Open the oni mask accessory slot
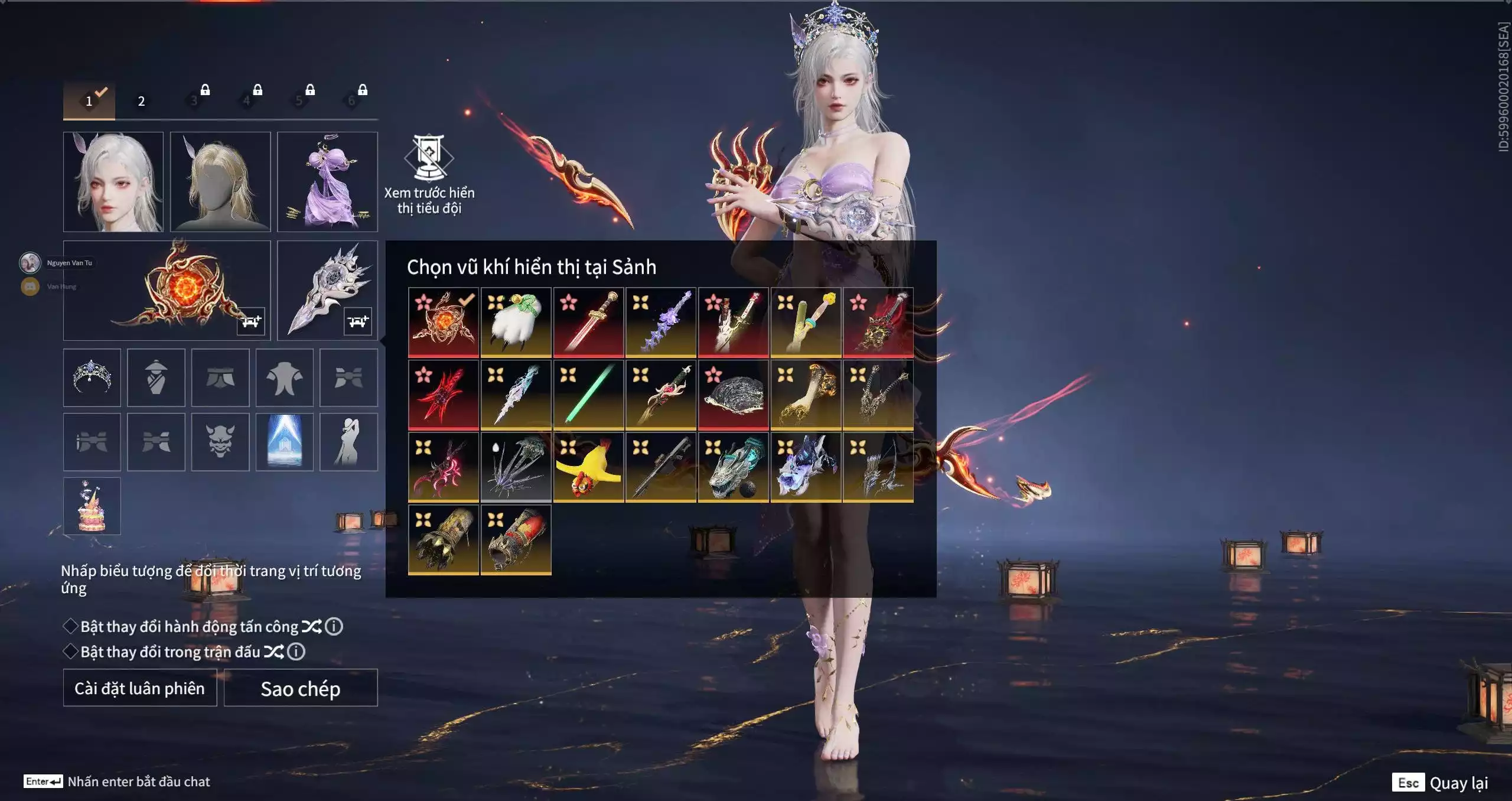 click(220, 442)
